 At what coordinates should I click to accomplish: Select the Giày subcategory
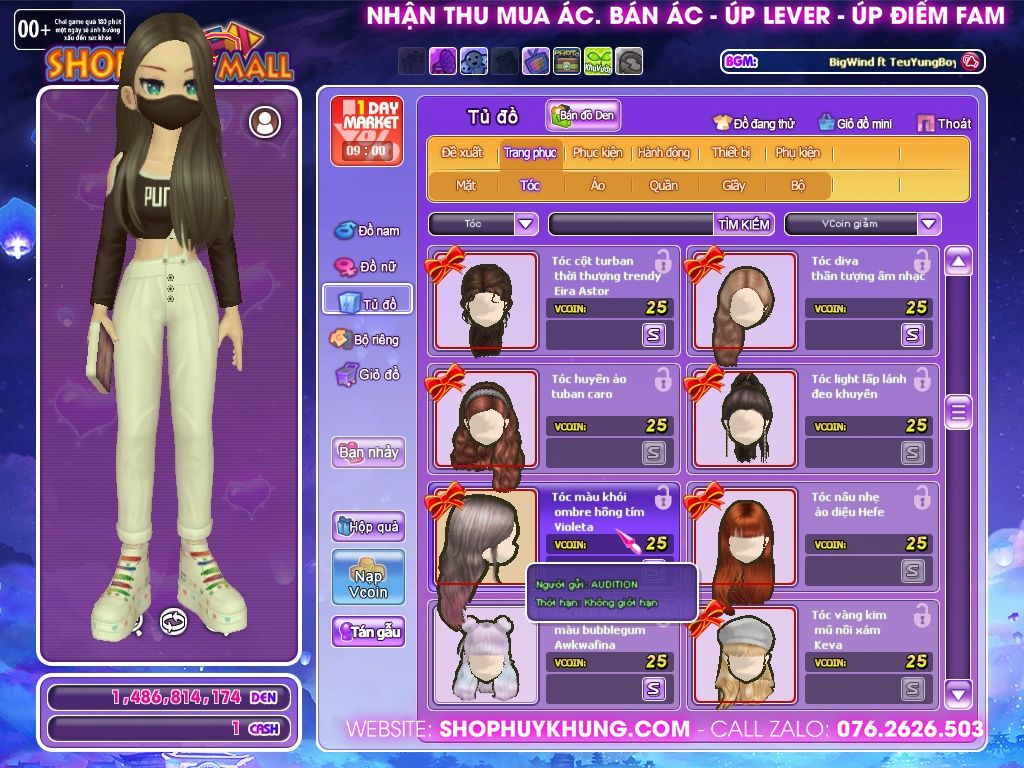click(x=734, y=185)
